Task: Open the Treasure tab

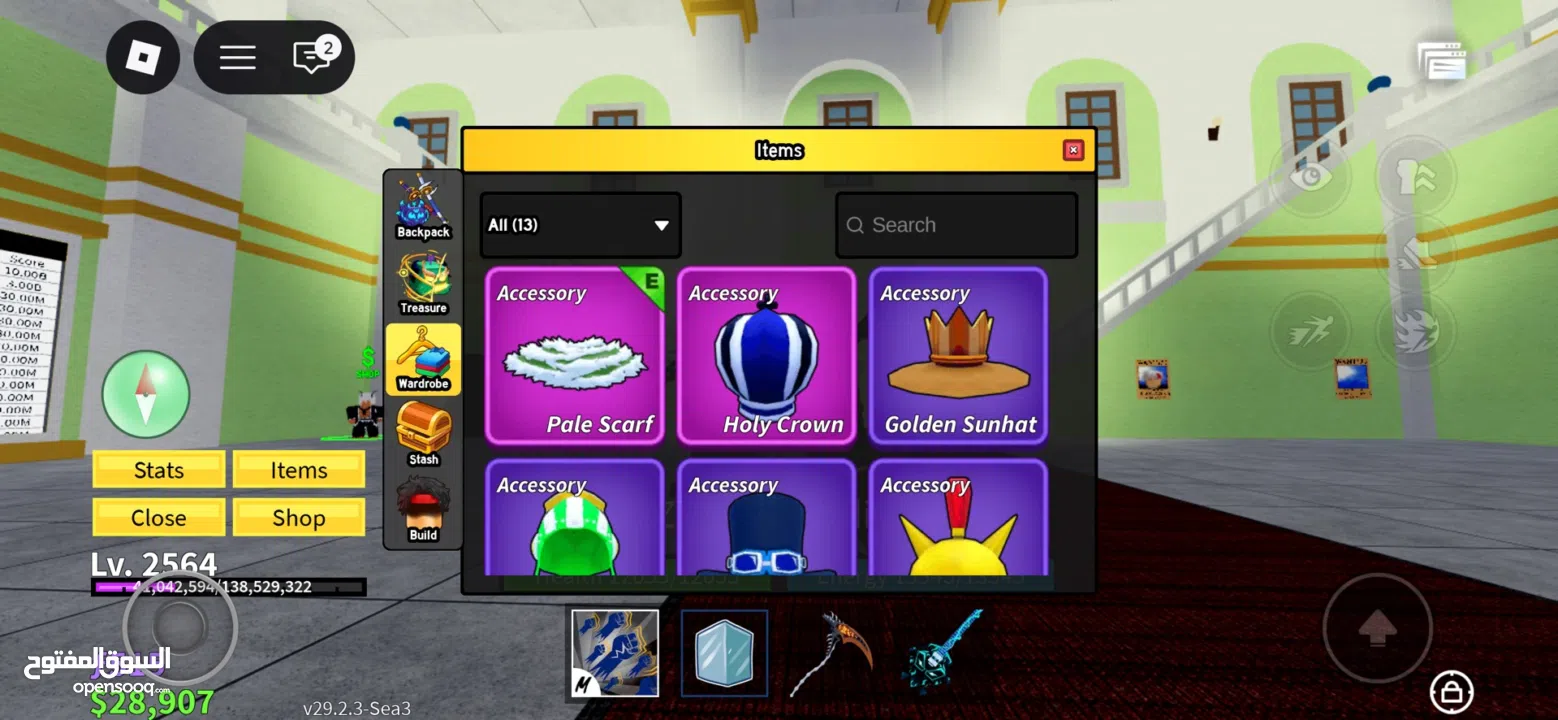Action: 423,284
